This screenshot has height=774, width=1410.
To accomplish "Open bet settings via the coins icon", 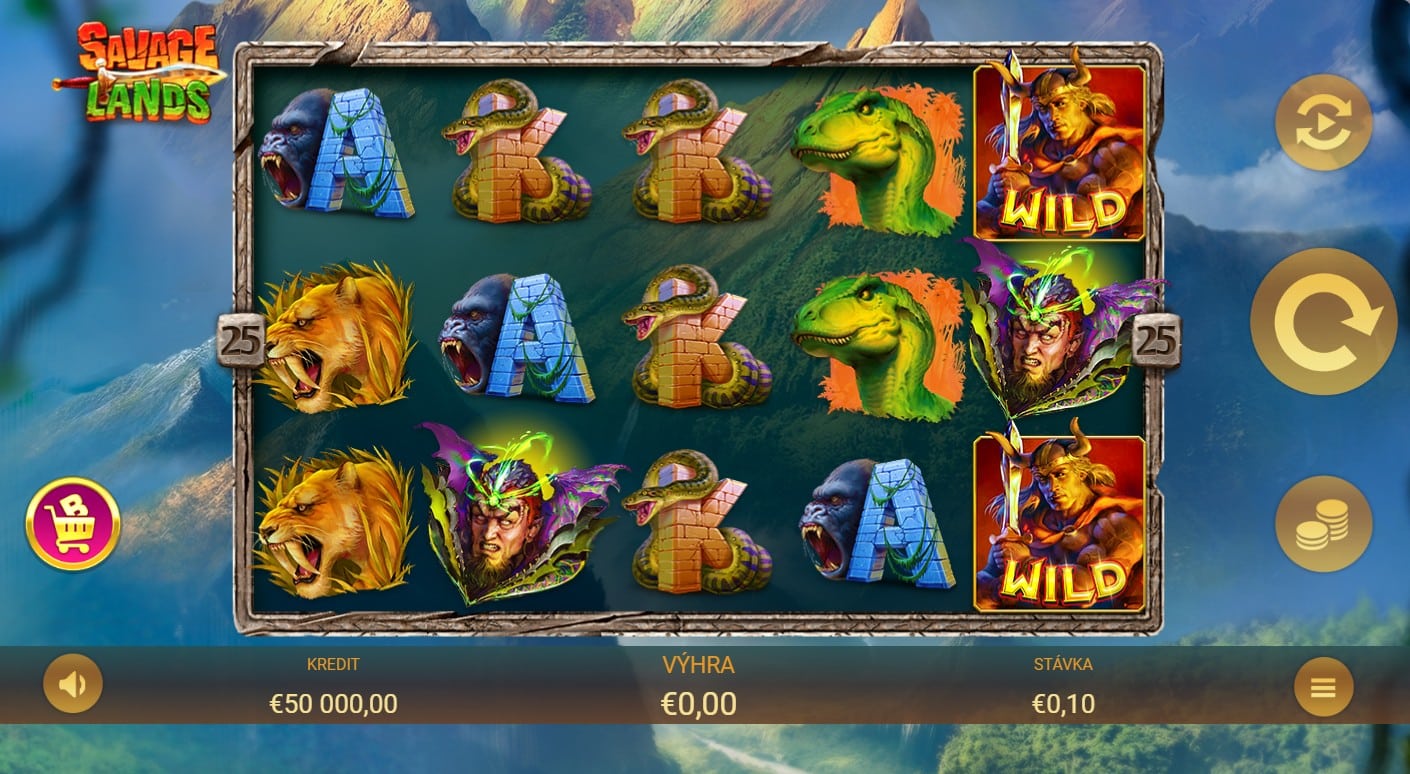I will tap(1322, 524).
